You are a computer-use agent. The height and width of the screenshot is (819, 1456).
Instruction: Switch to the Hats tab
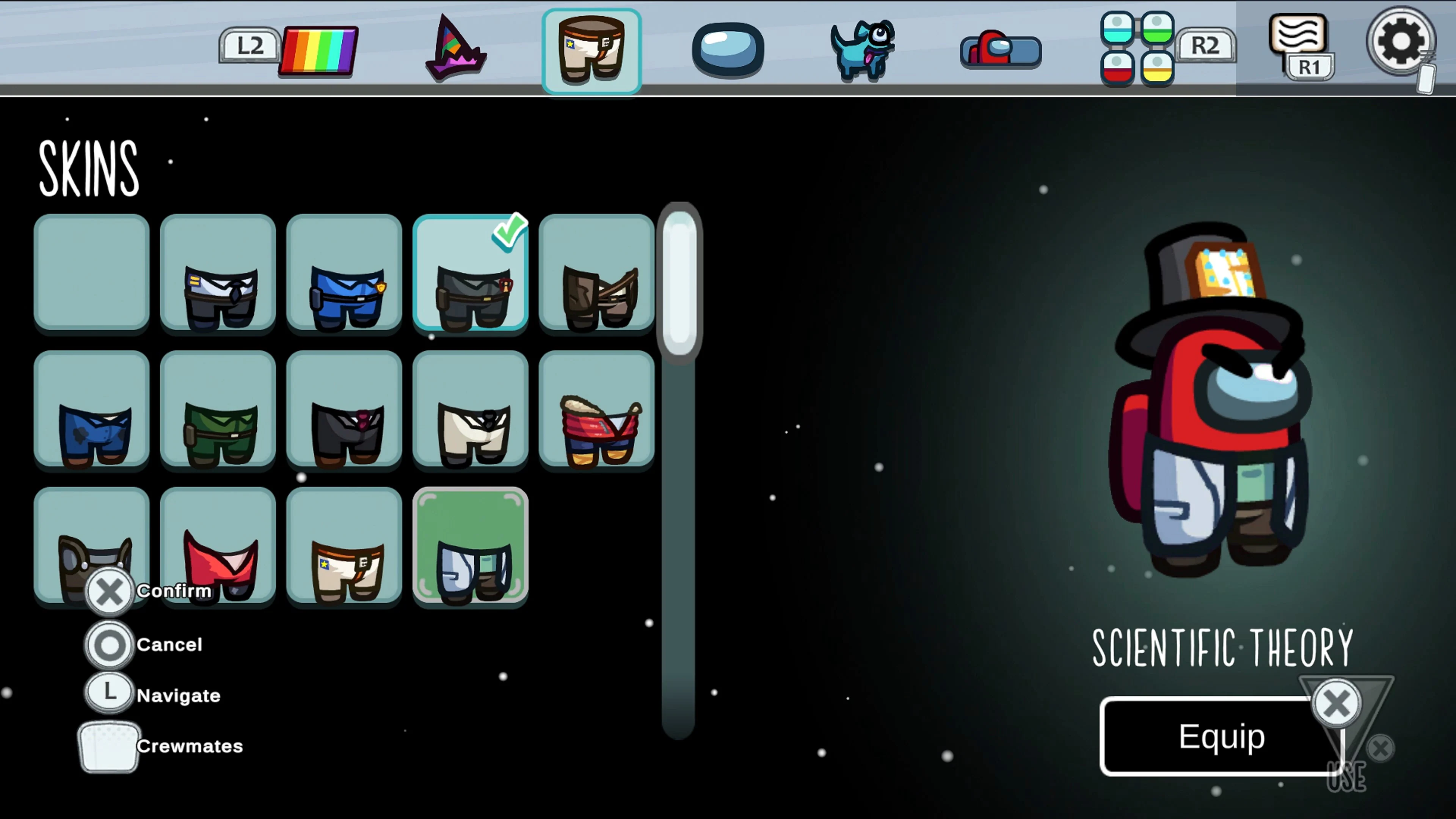[455, 48]
